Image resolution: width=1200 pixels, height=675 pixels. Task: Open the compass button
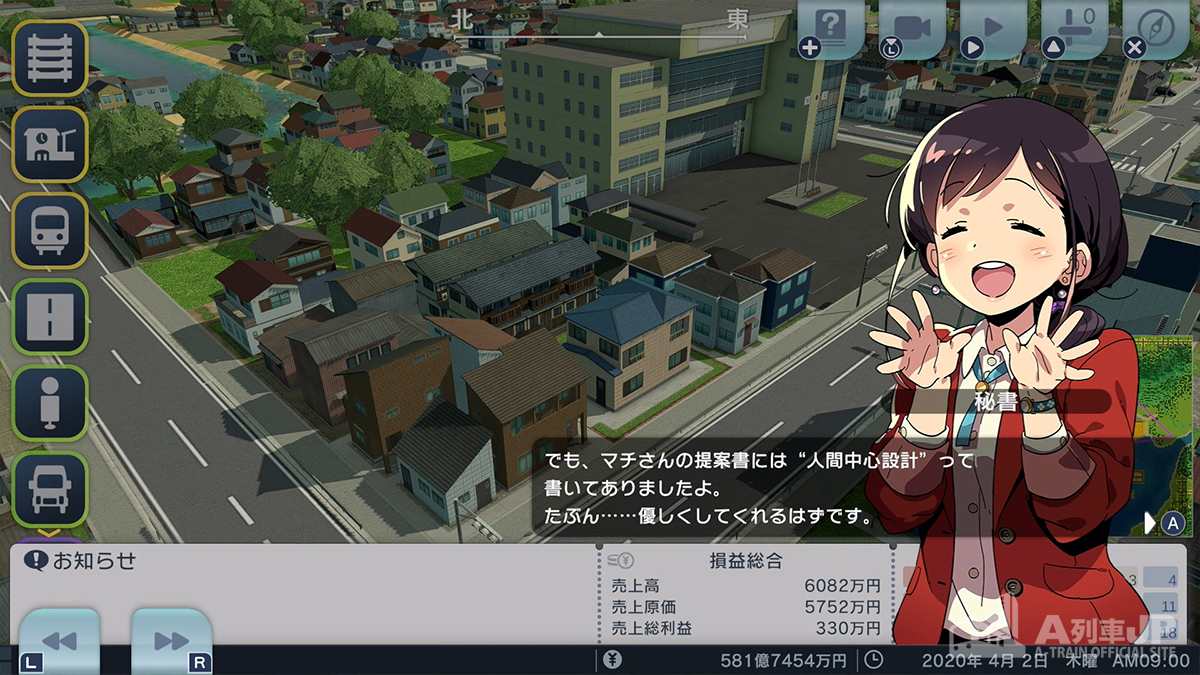pyautogui.click(x=1155, y=28)
